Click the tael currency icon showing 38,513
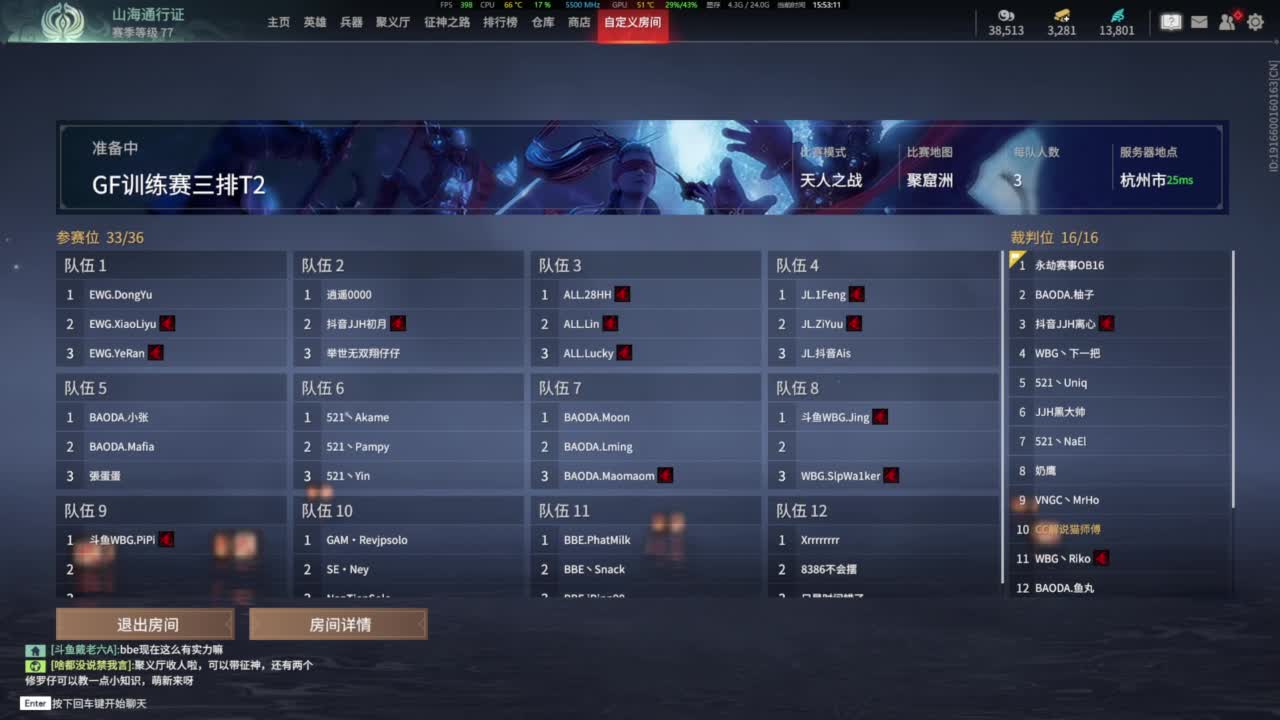The width and height of the screenshot is (1280, 720). tap(1005, 15)
